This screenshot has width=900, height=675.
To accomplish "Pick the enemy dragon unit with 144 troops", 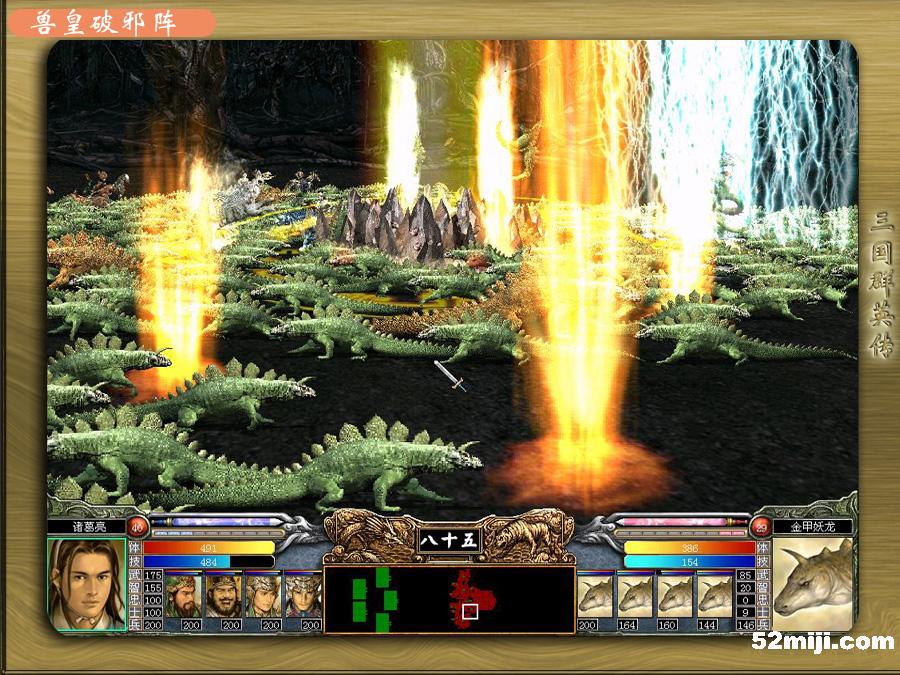I will click(x=715, y=597).
